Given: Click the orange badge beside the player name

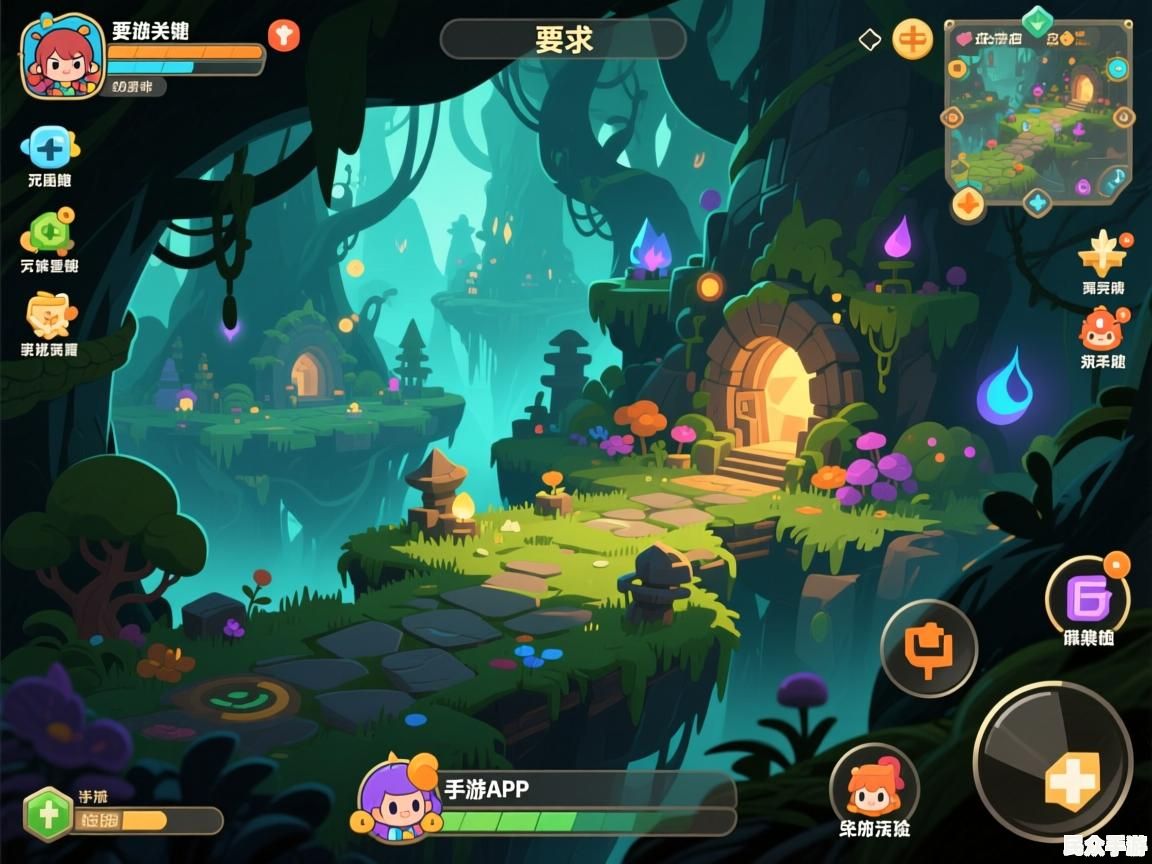Looking at the screenshot, I should (x=283, y=36).
